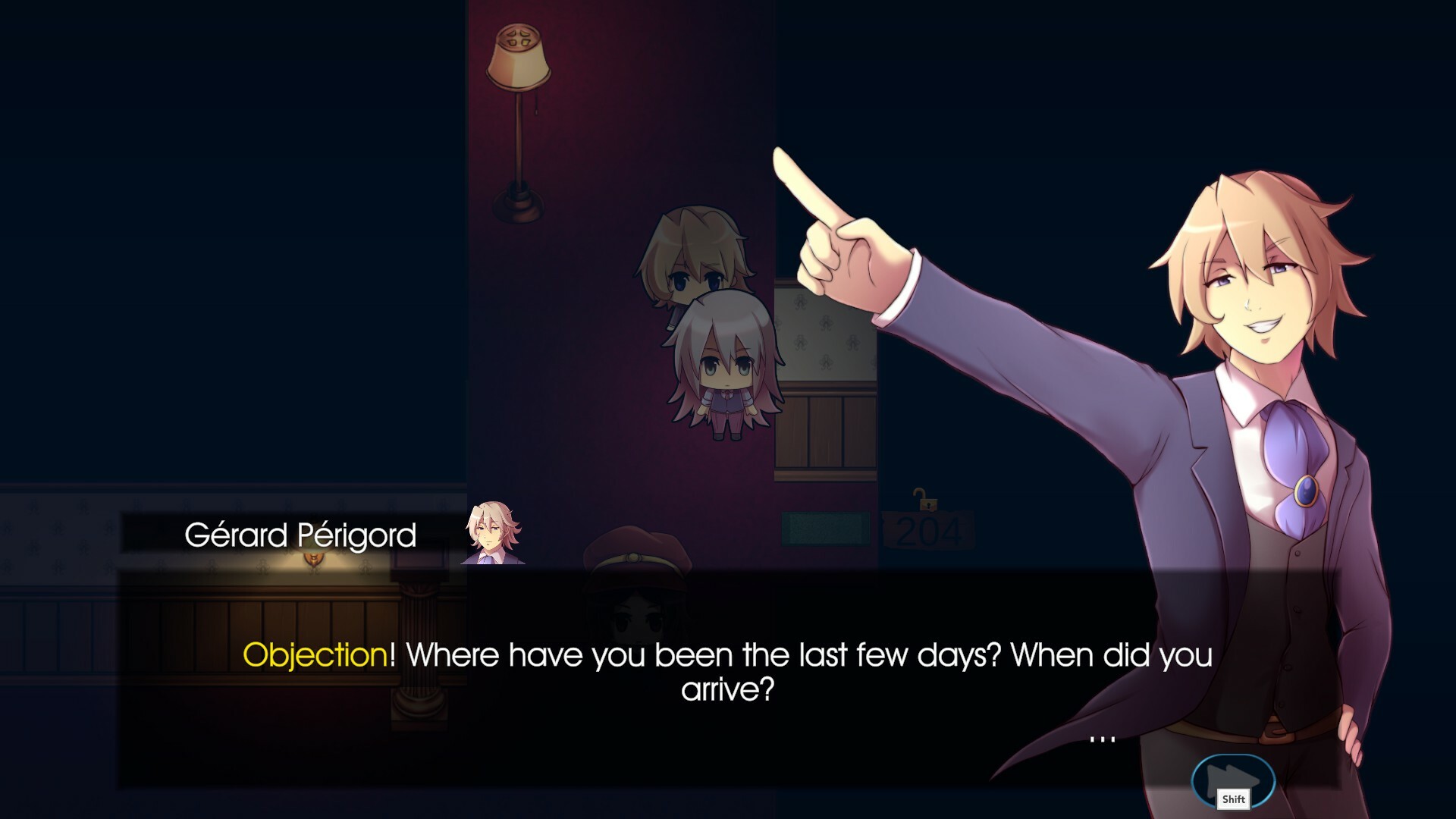This screenshot has width=1456, height=819.
Task: Click the glowing wall sconce light
Action: 316,560
